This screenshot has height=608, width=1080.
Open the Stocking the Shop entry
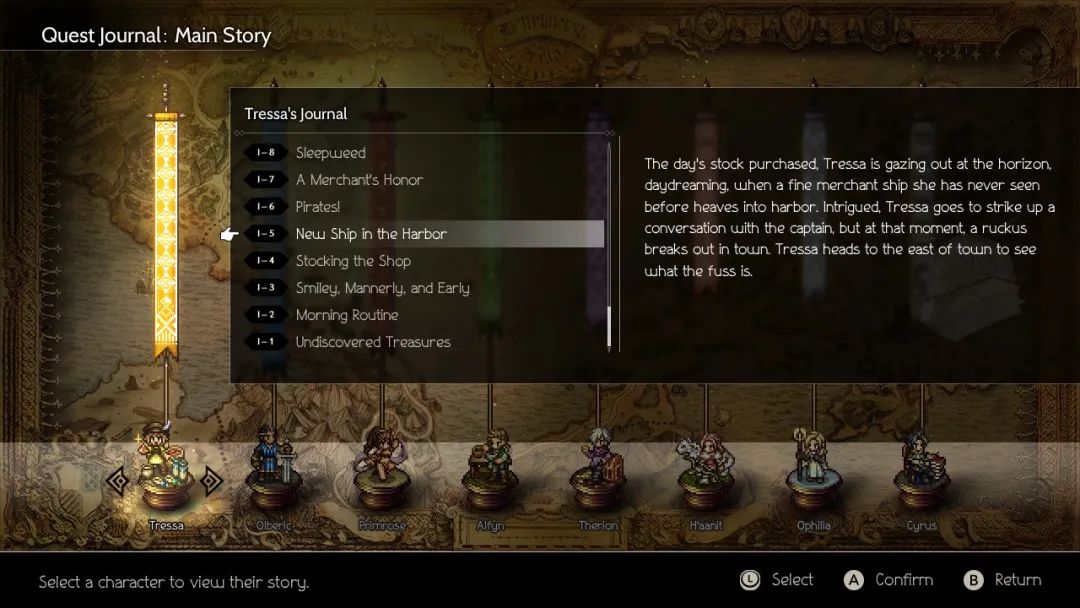coord(353,261)
